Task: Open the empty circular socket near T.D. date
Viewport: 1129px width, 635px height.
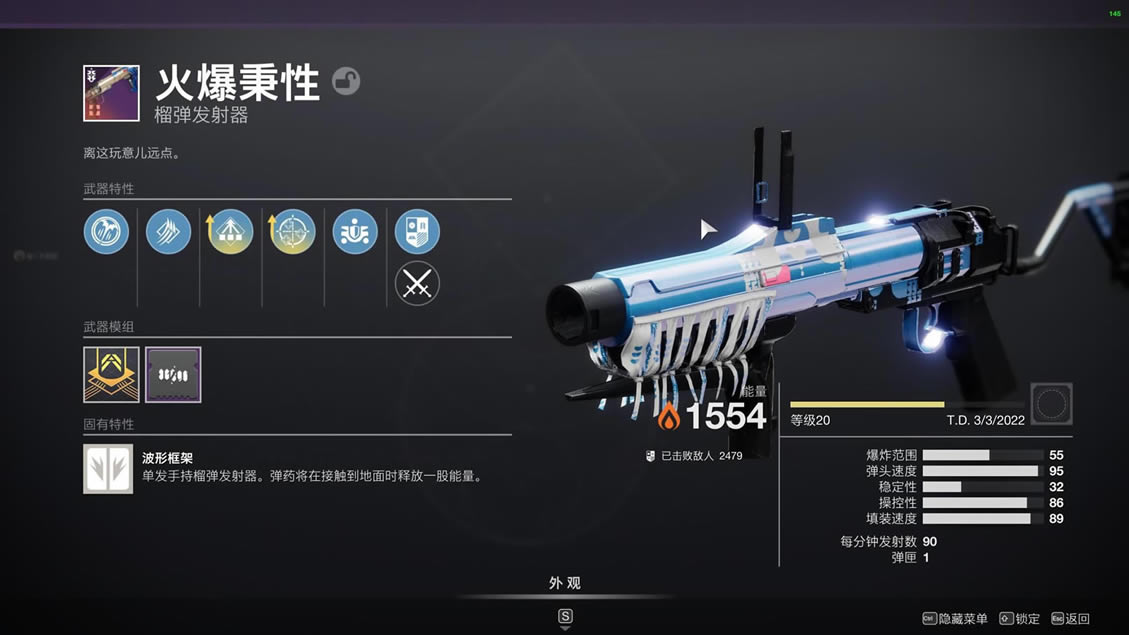Action: [x=1051, y=404]
